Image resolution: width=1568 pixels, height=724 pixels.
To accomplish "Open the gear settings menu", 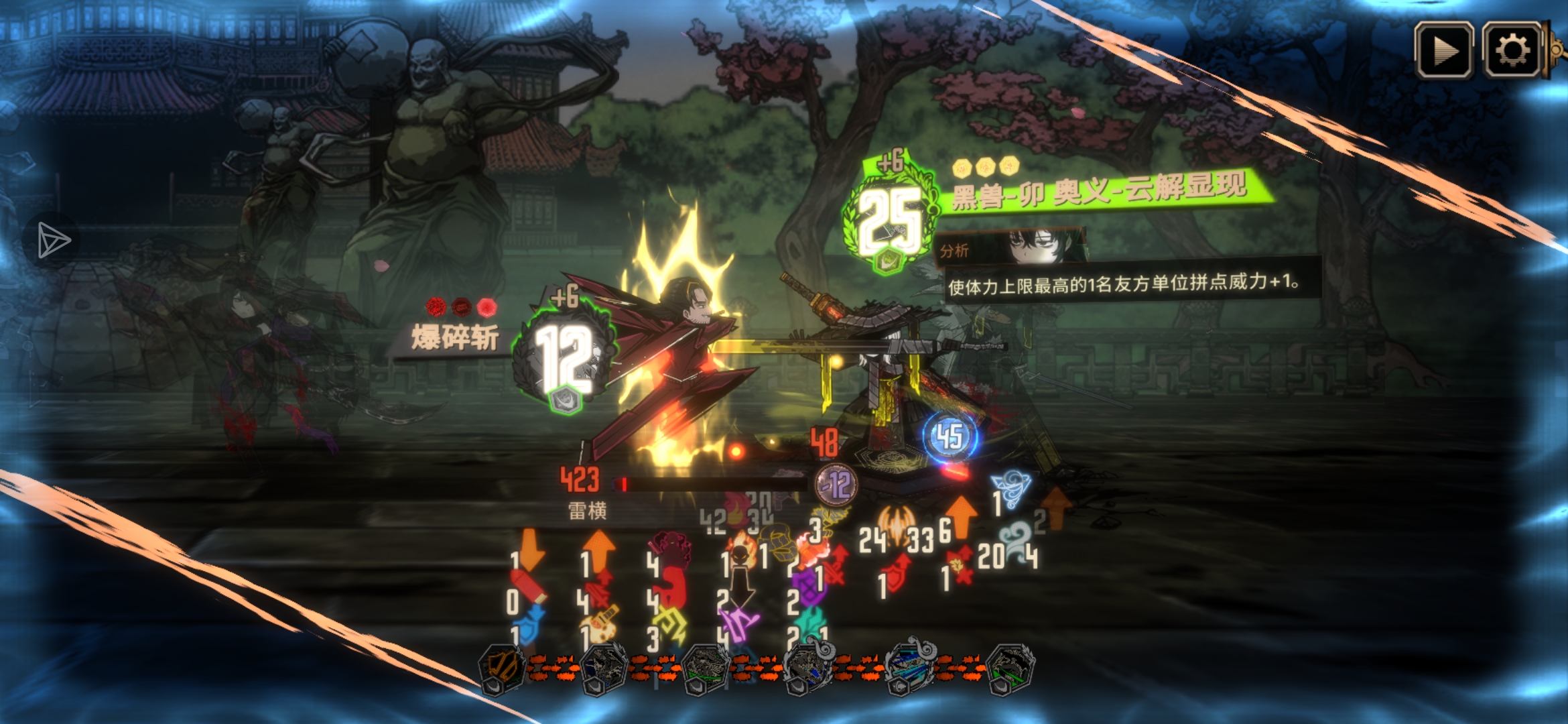I will 1512,50.
